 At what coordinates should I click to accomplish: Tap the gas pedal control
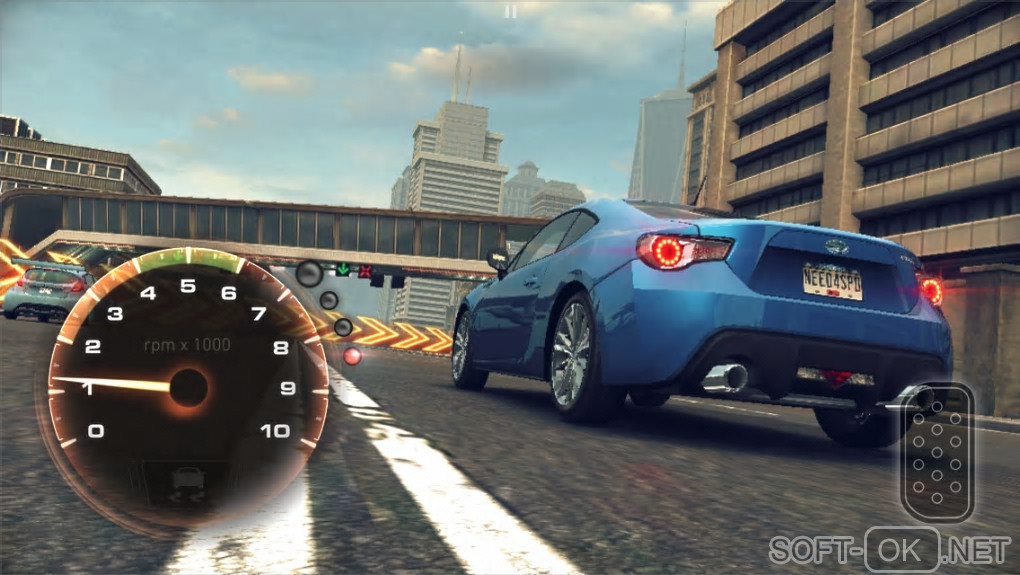[937, 452]
